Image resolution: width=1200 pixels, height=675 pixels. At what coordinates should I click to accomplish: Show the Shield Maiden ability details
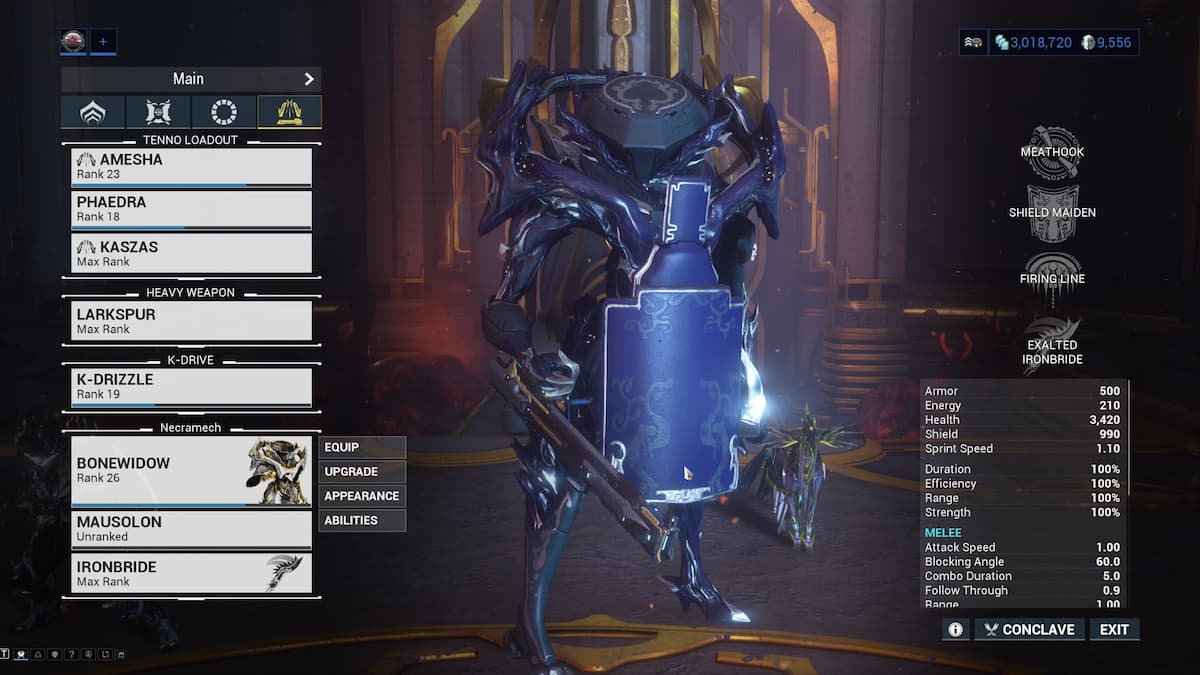[x=1052, y=213]
